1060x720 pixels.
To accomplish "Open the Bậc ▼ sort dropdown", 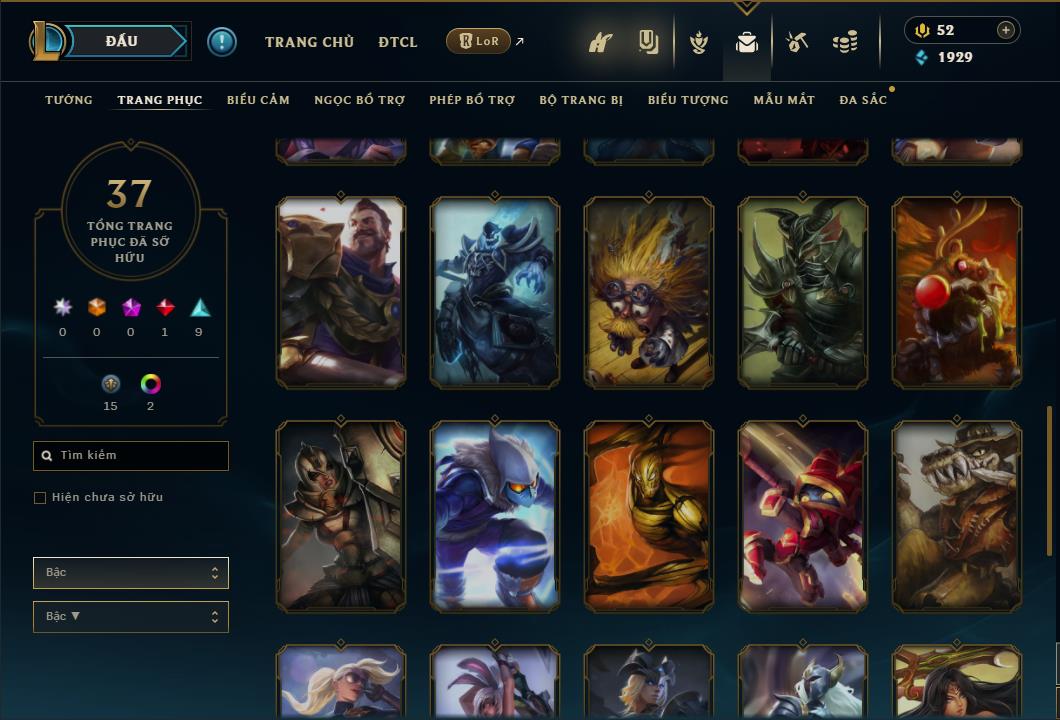I will click(x=131, y=617).
